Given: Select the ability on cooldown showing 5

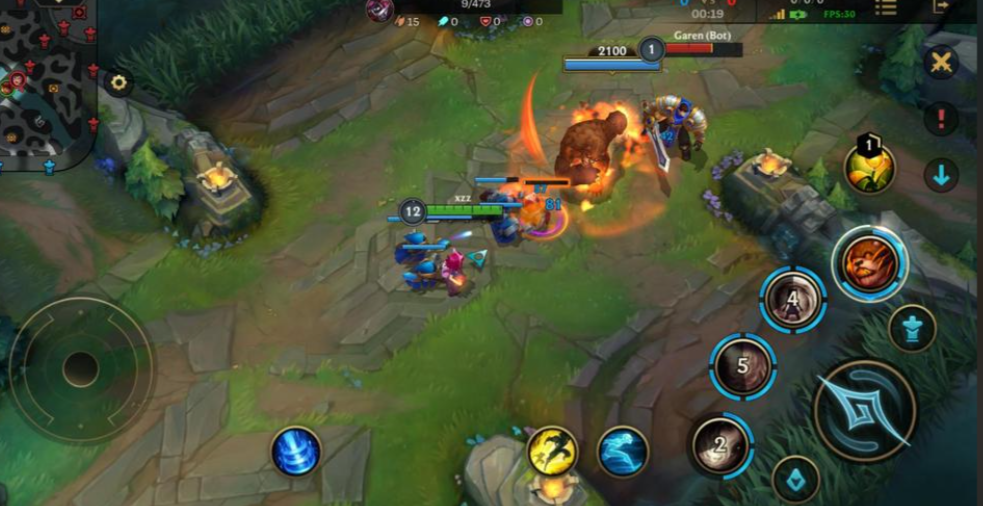Looking at the screenshot, I should pos(743,366).
